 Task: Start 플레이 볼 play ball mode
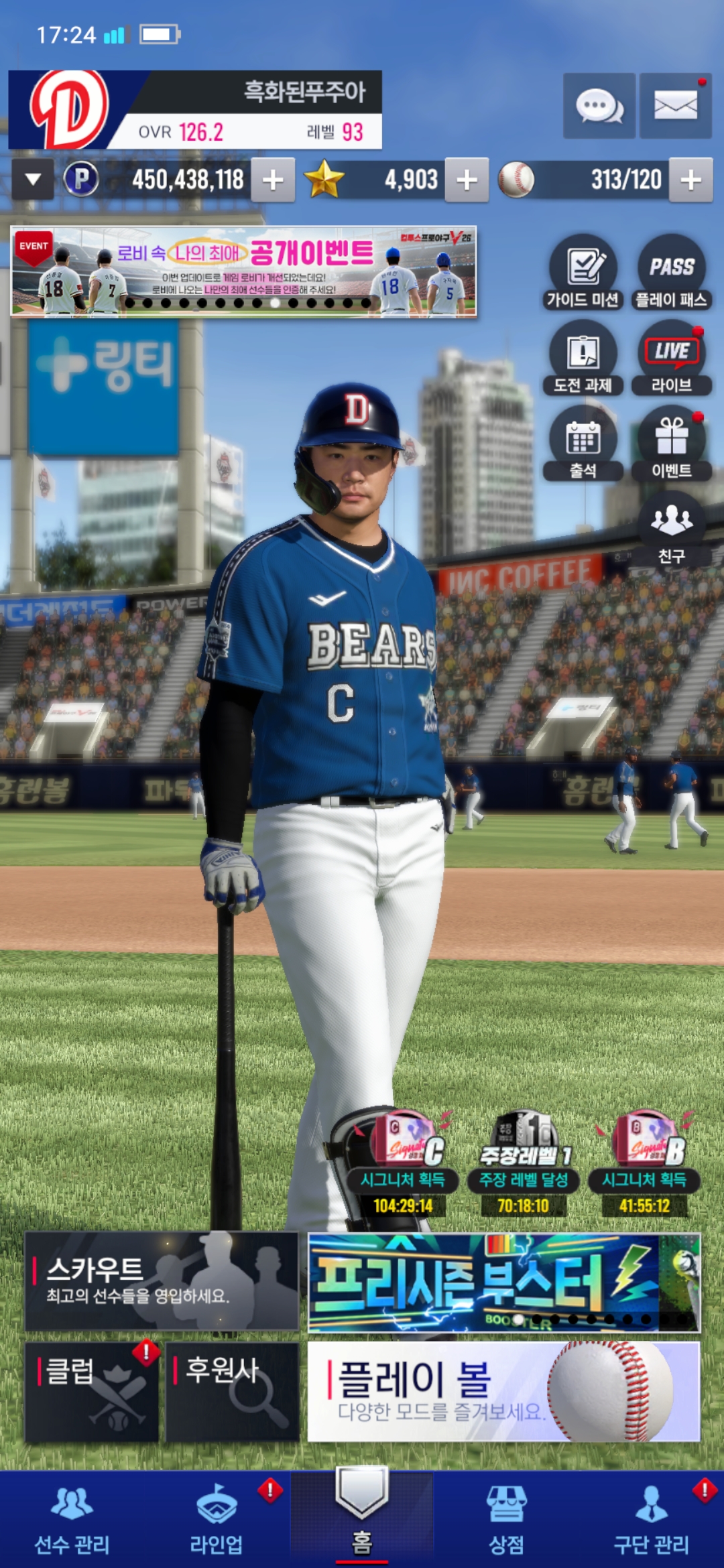click(503, 1392)
